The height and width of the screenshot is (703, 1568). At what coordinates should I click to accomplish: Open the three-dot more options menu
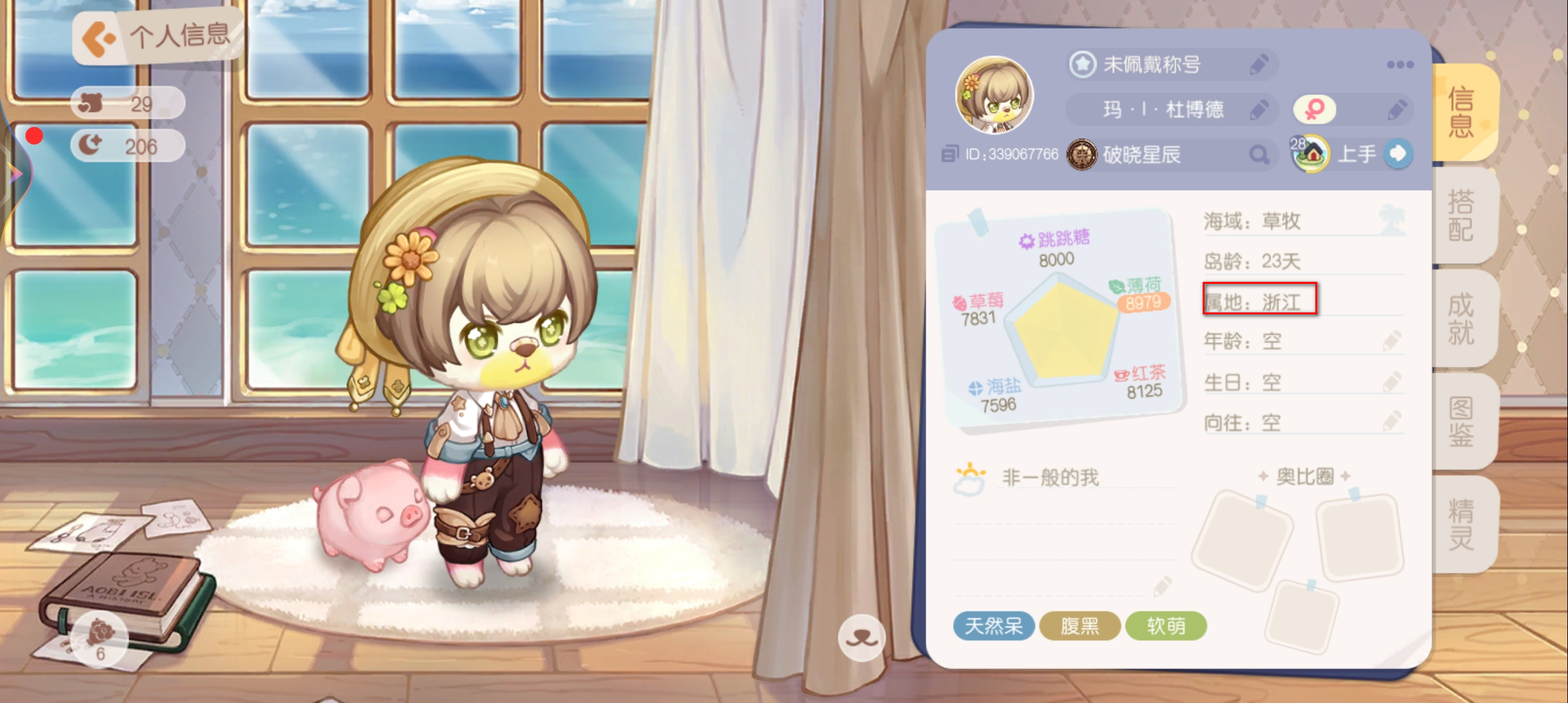[x=1399, y=64]
